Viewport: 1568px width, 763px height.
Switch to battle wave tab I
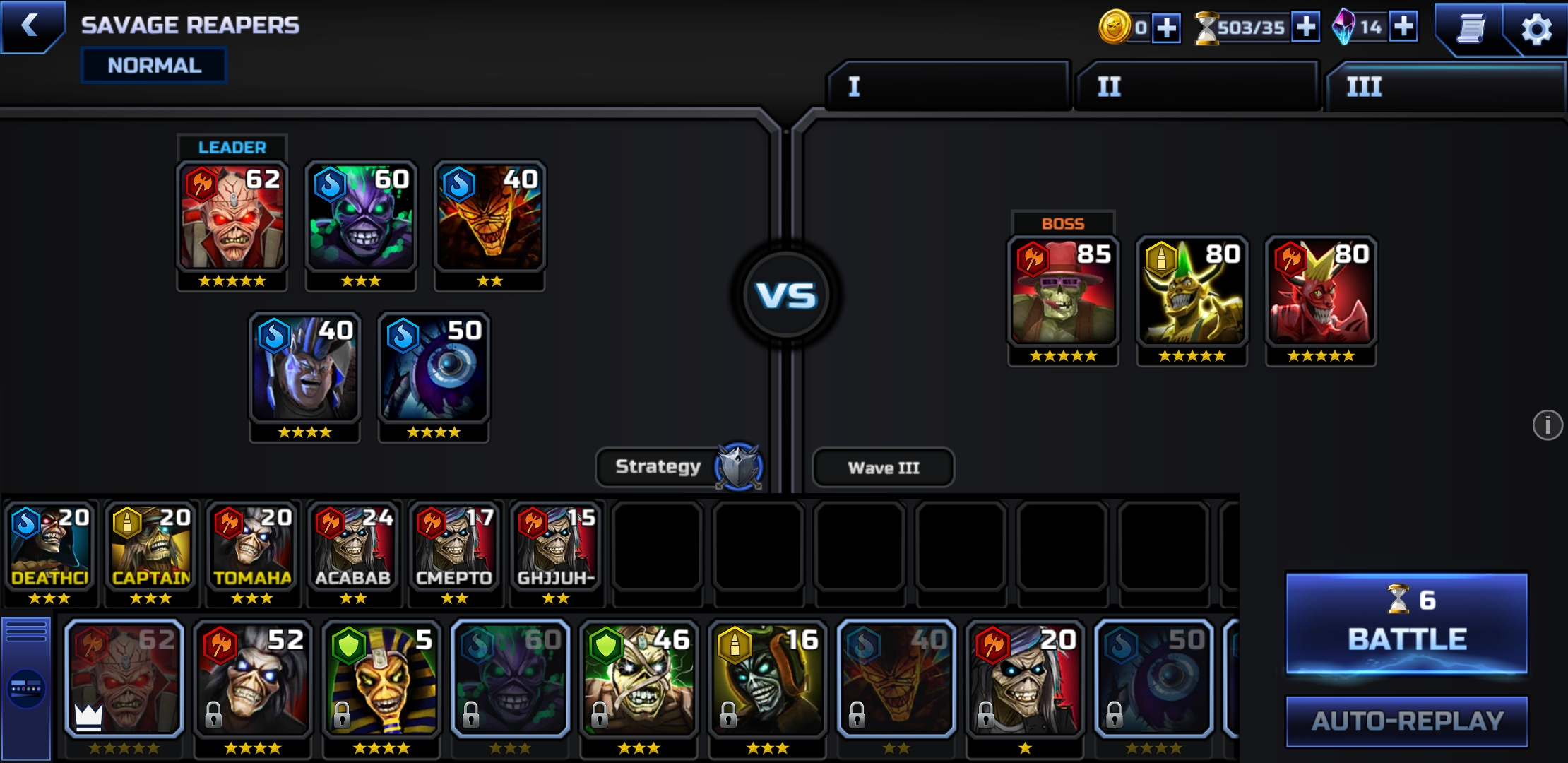(x=947, y=86)
